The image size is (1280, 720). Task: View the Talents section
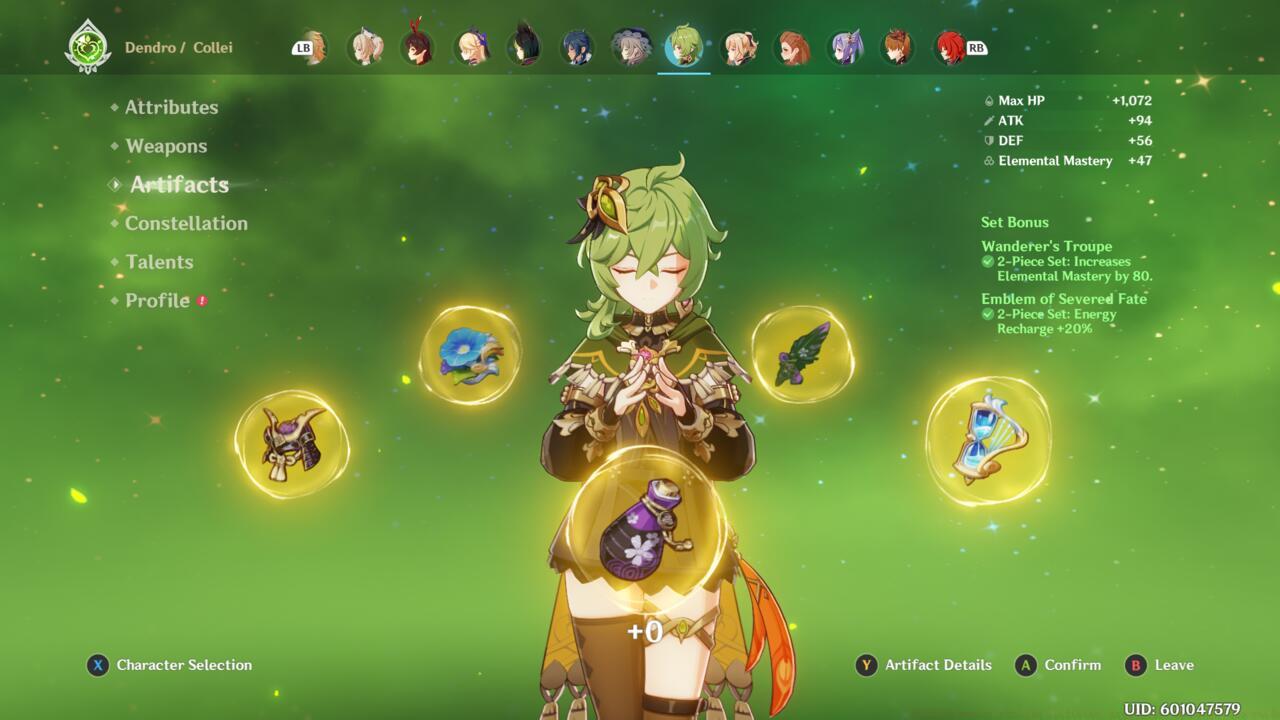pos(160,262)
